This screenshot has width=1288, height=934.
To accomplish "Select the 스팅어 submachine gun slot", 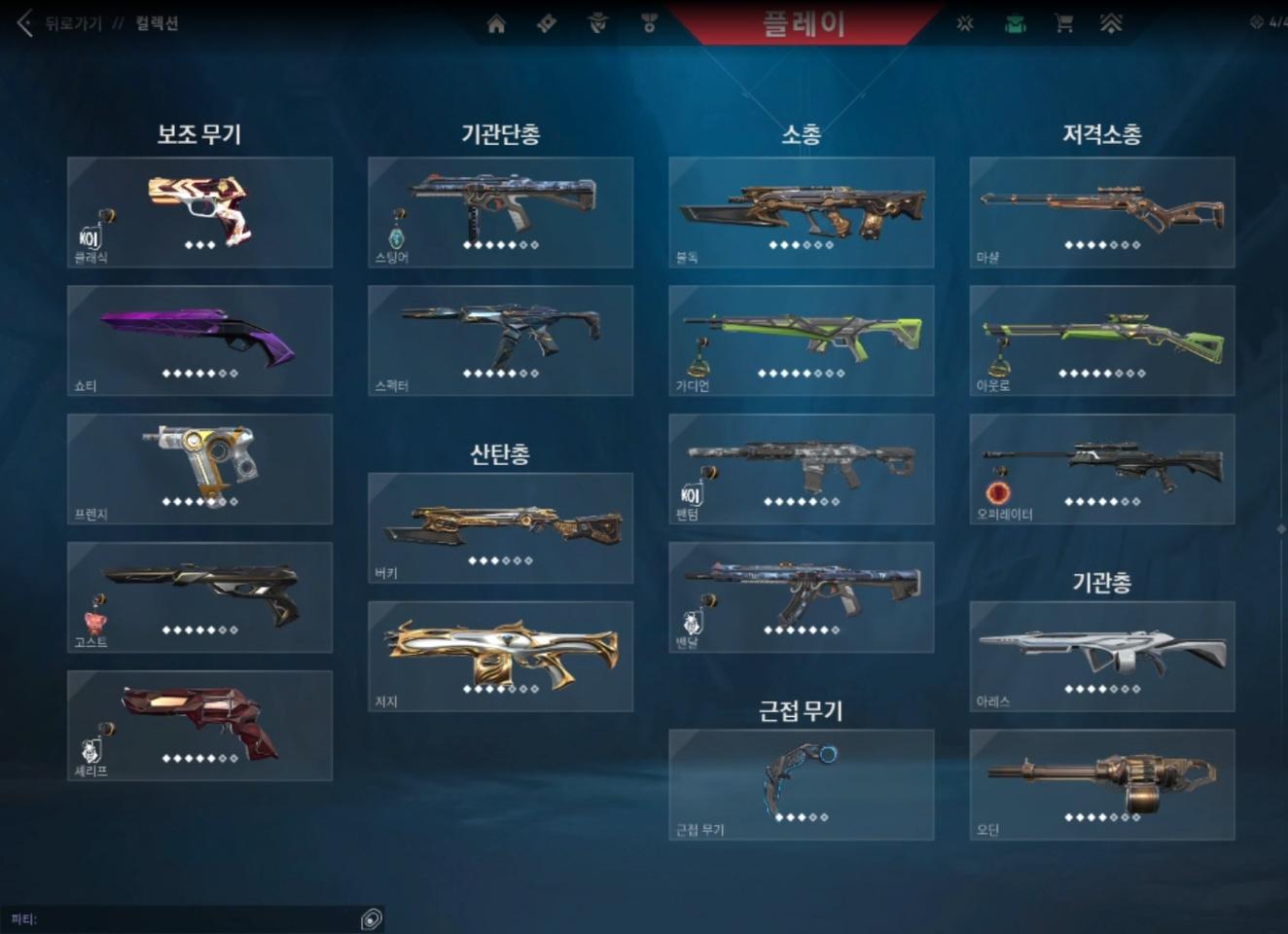I will [x=500, y=212].
